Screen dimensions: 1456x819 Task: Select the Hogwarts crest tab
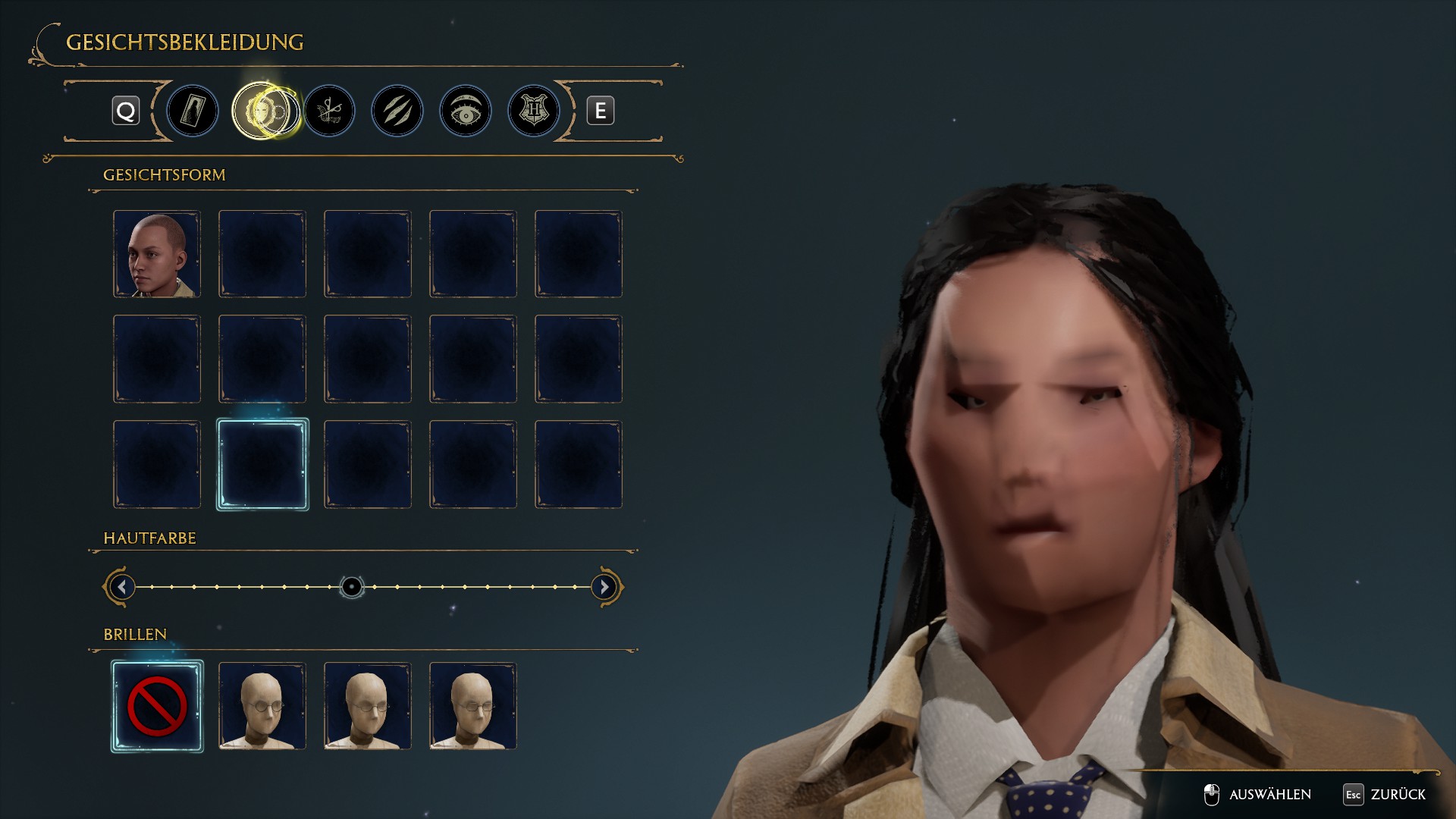tap(534, 111)
